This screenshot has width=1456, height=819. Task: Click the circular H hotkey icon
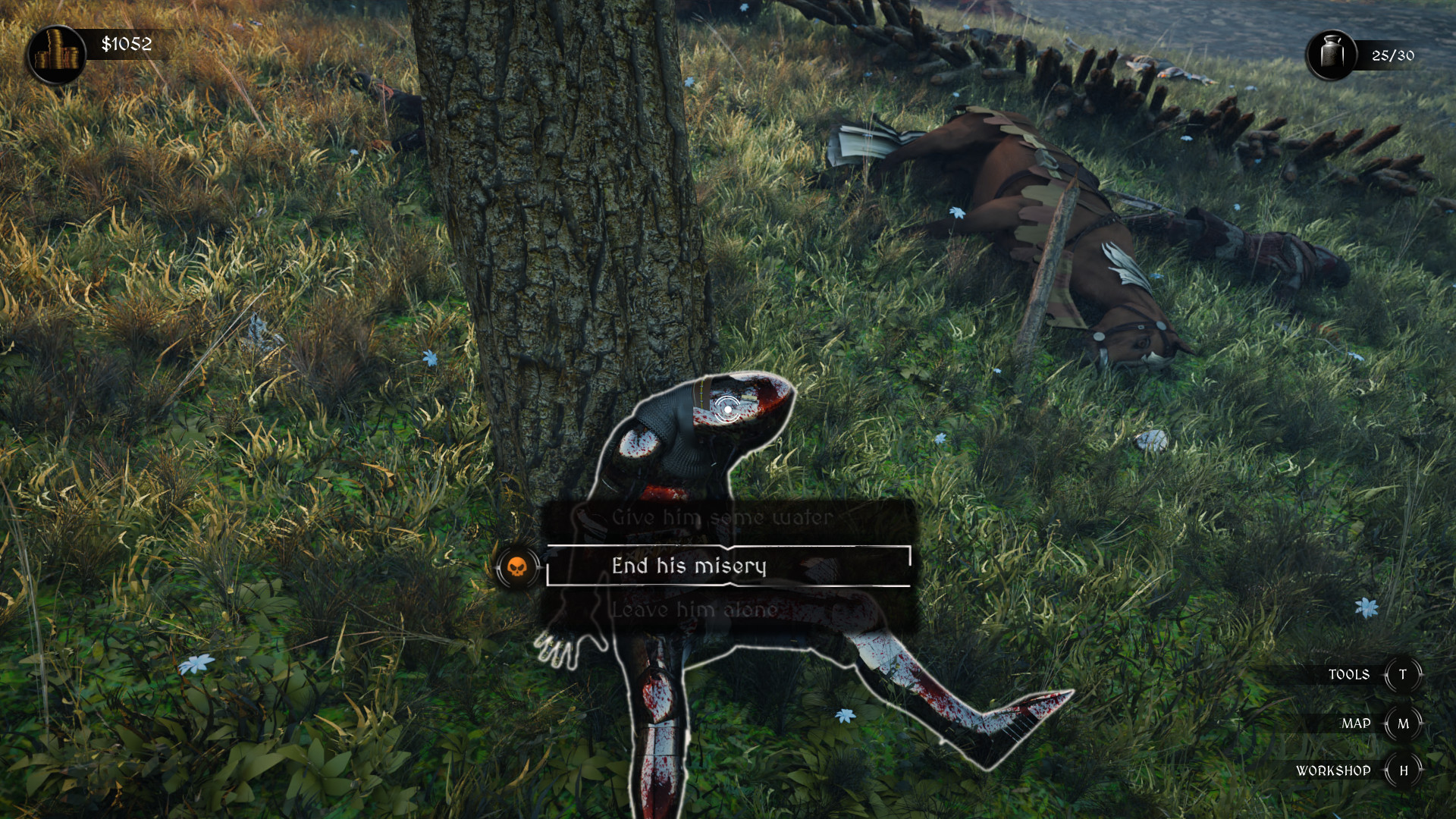pyautogui.click(x=1404, y=770)
